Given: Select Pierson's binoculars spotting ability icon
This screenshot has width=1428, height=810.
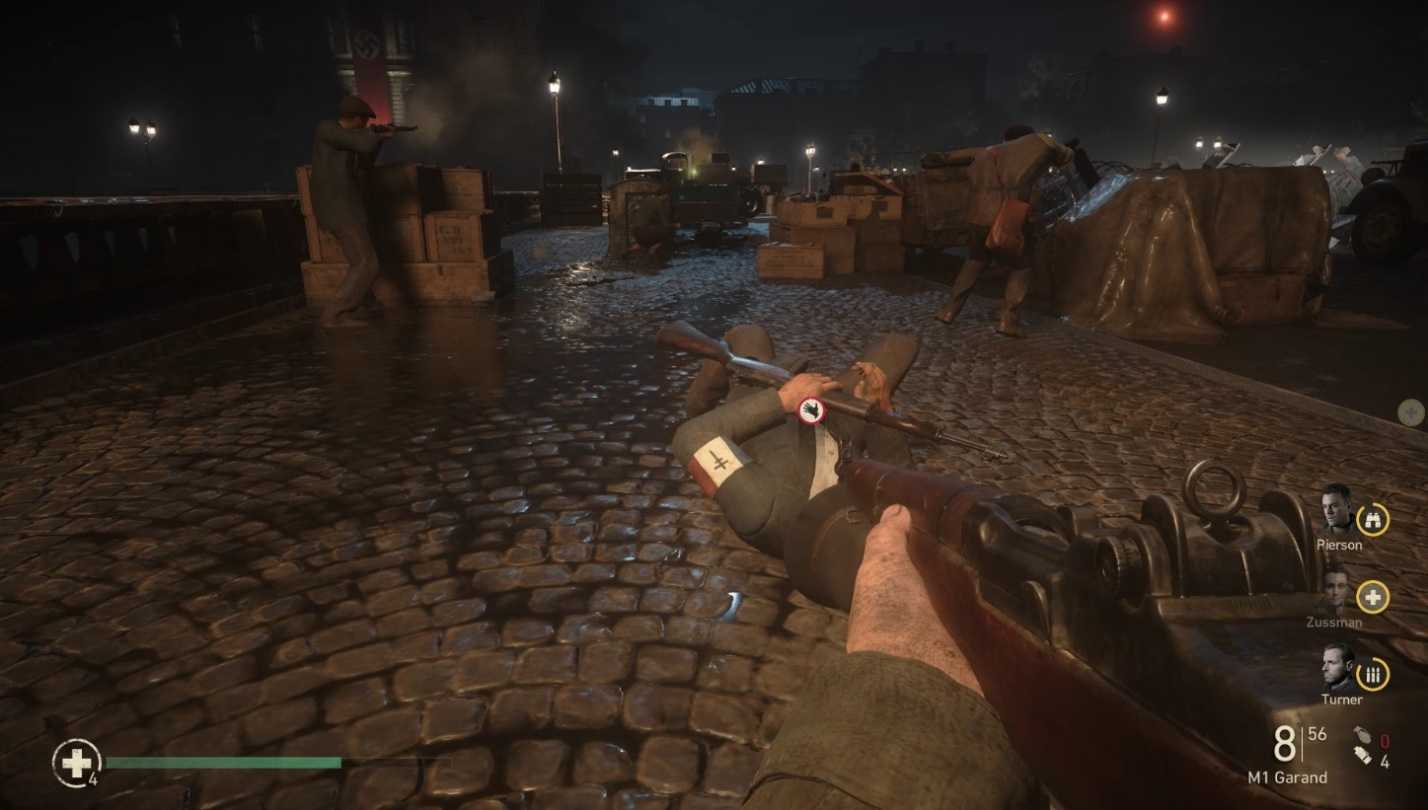Looking at the screenshot, I should click(1373, 518).
